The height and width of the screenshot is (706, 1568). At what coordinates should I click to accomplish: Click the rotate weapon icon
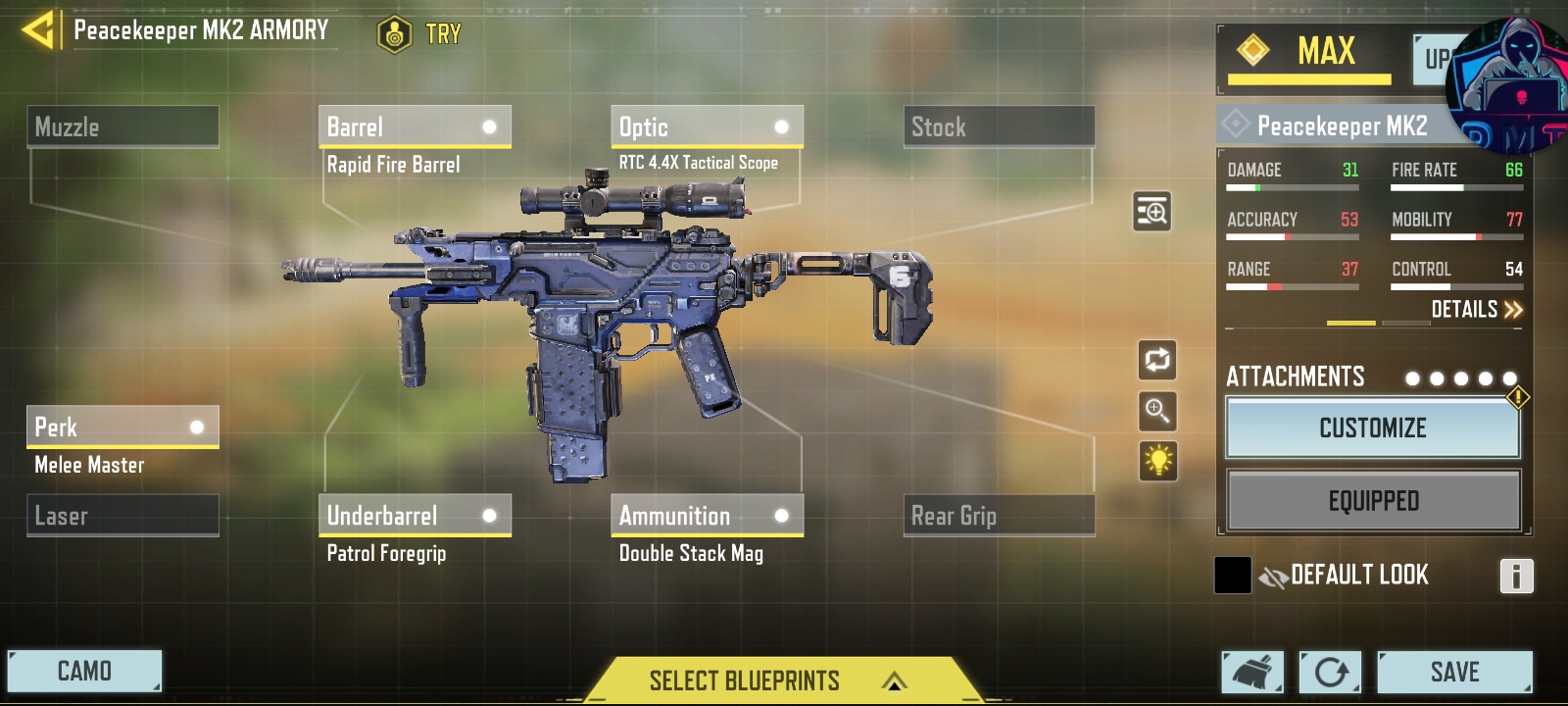(1157, 360)
